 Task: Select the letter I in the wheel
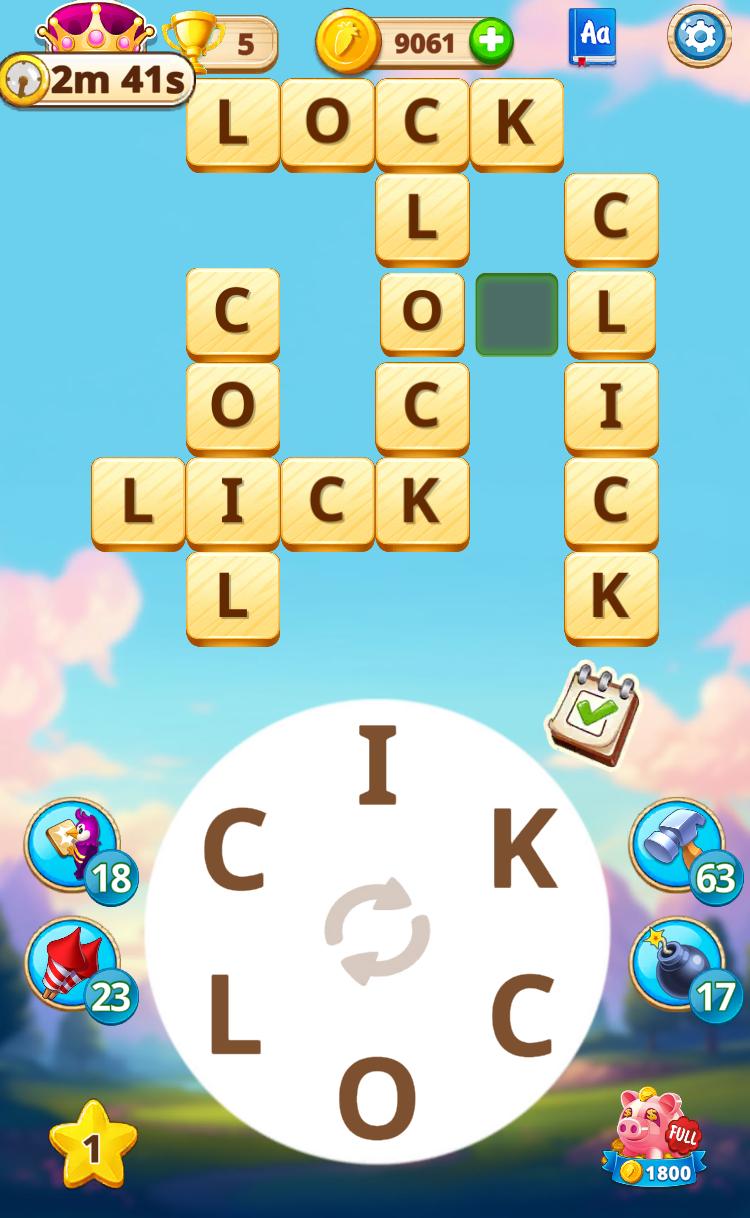[378, 766]
